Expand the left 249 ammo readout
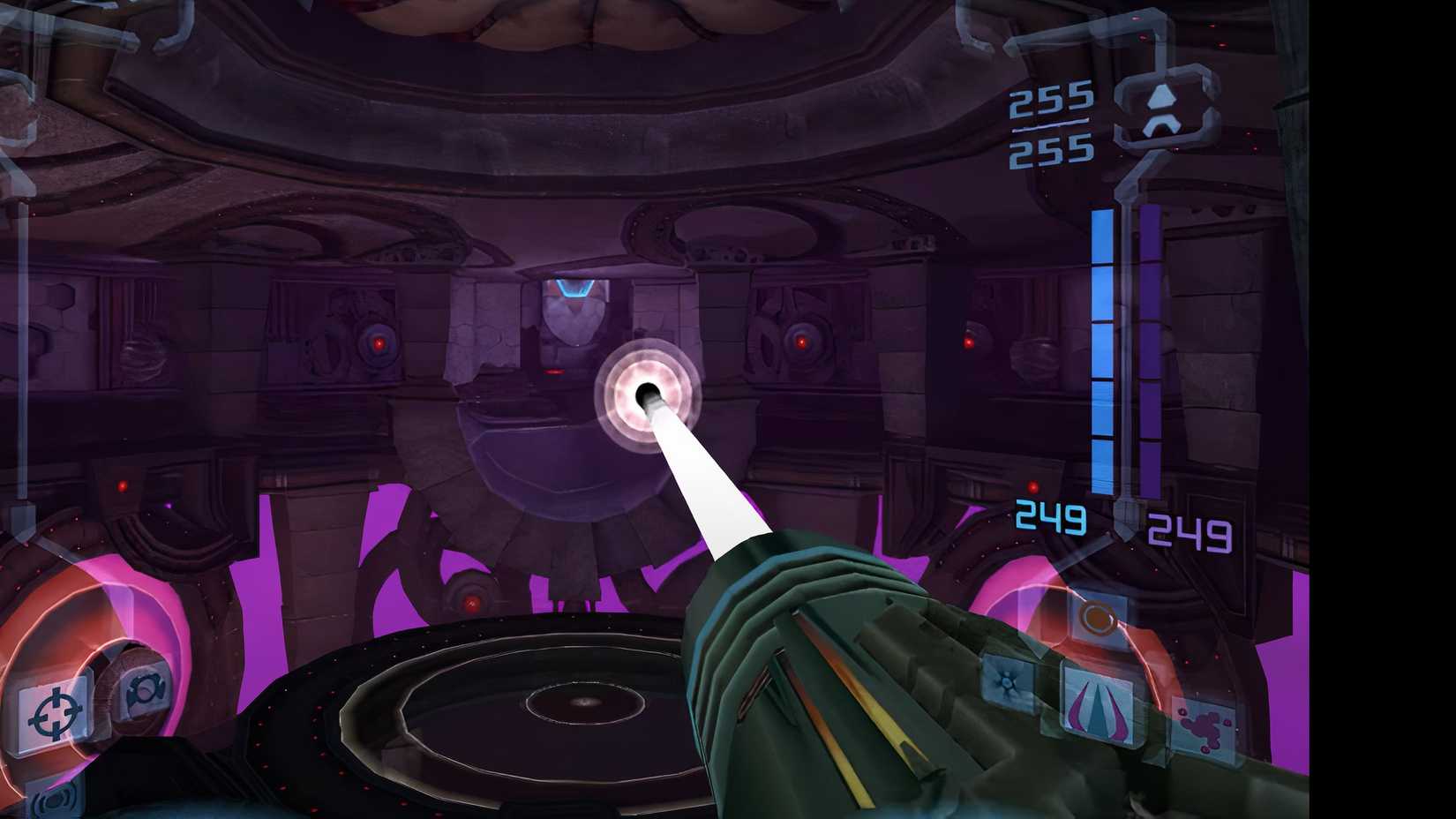The image size is (1456, 819). click(x=1050, y=516)
